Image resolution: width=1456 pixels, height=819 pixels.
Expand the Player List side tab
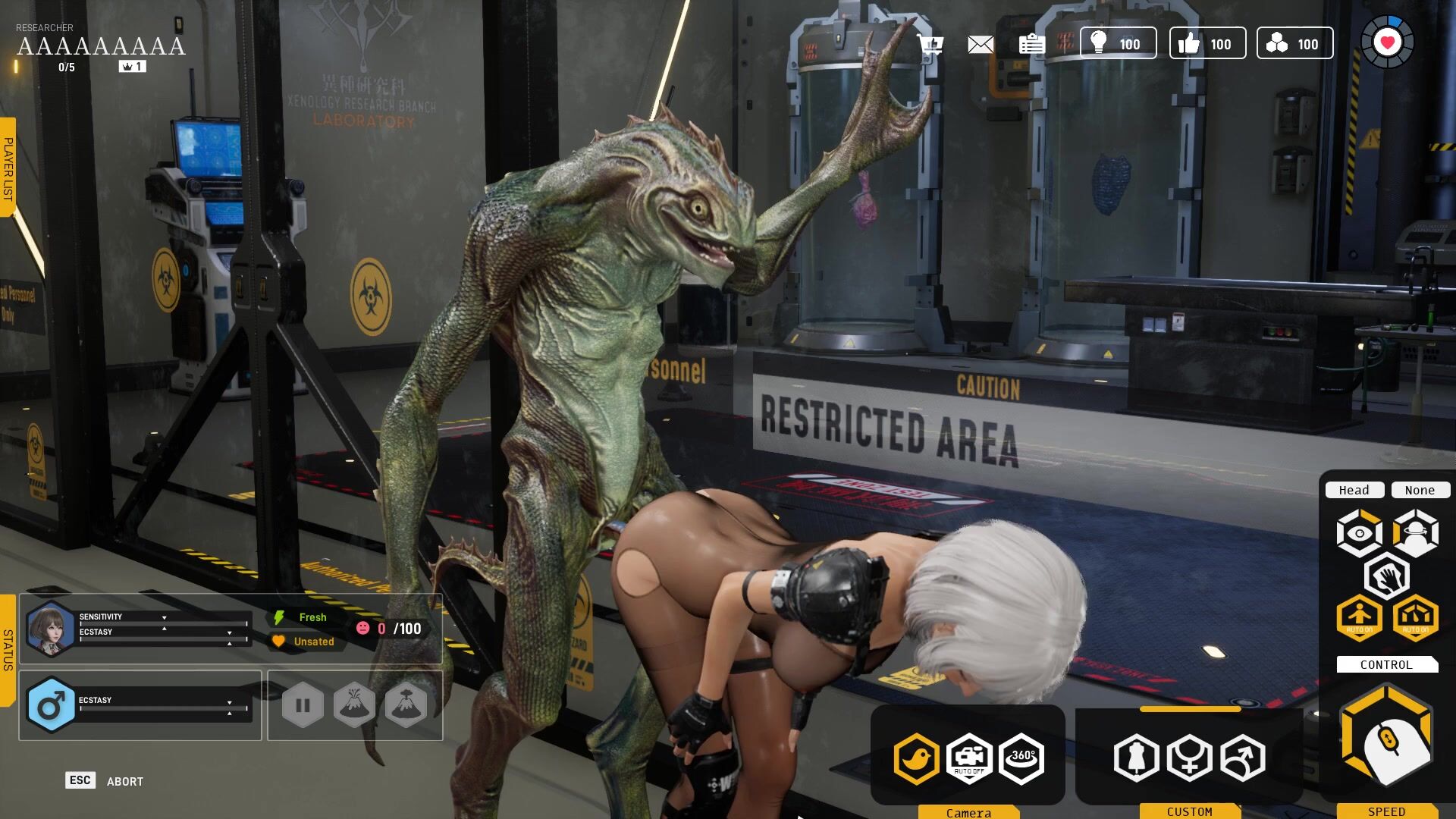click(x=8, y=168)
